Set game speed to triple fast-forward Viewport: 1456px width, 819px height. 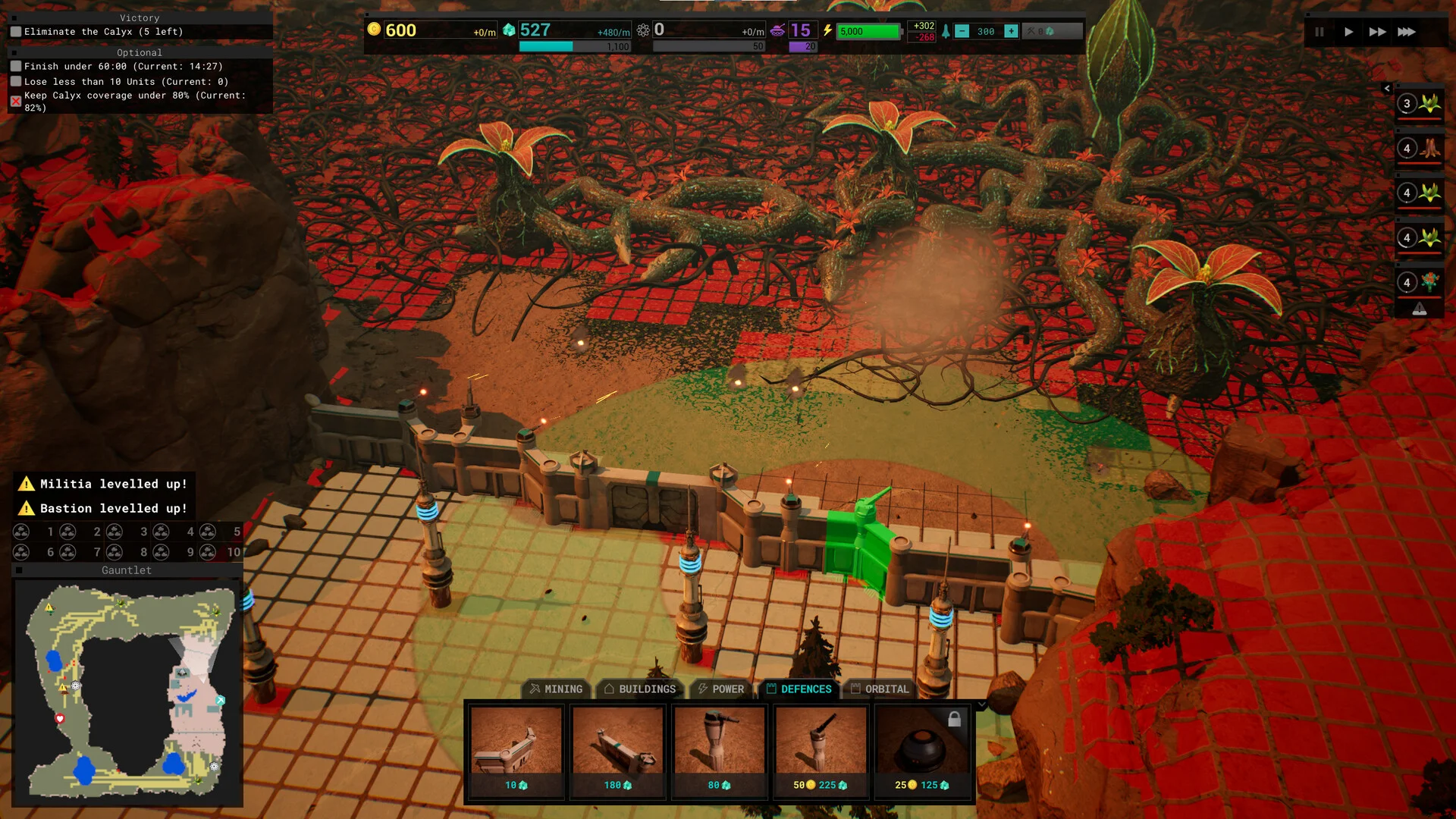(x=1407, y=32)
